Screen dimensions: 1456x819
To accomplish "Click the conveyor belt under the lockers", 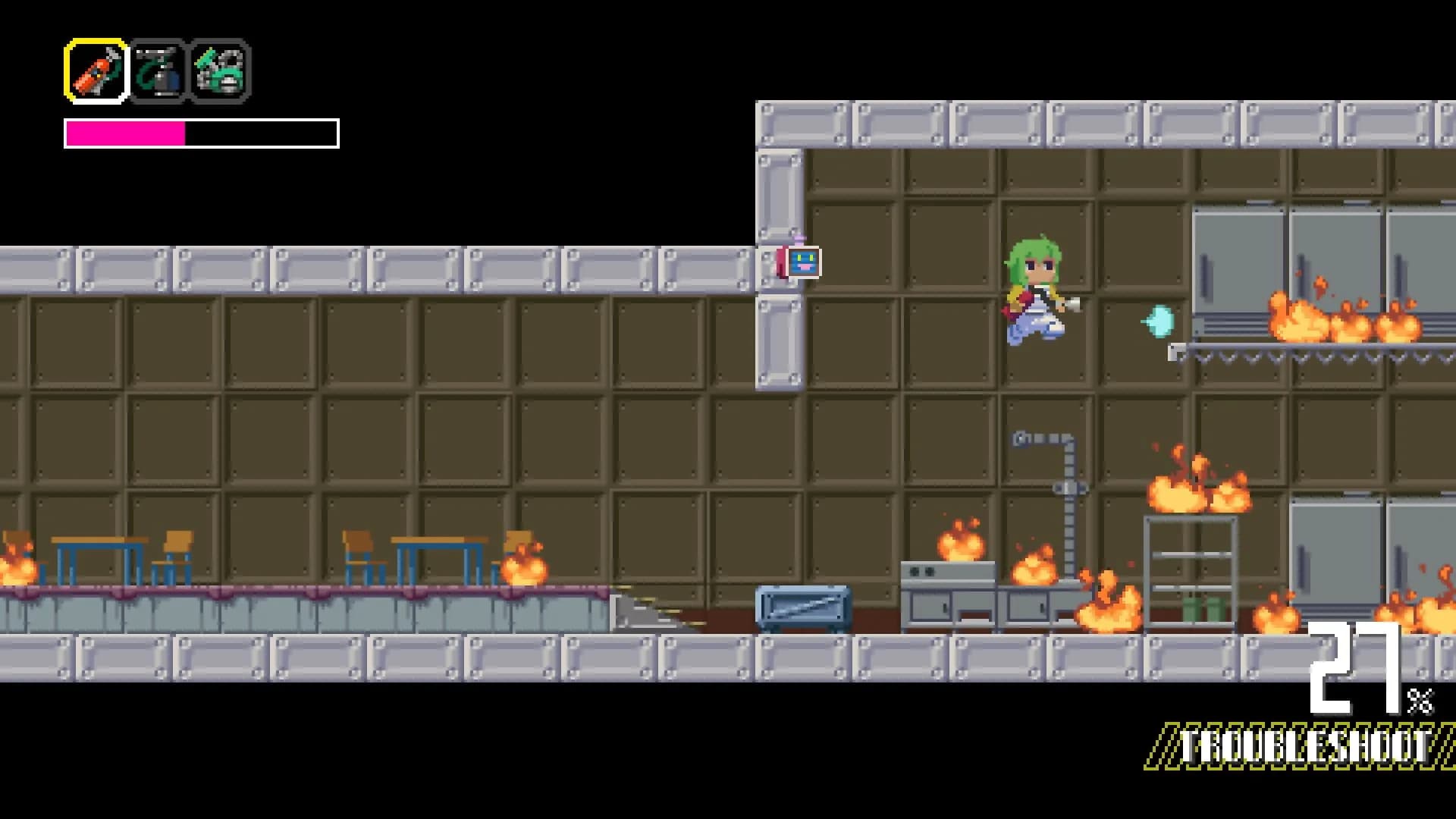I will coord(1289,353).
